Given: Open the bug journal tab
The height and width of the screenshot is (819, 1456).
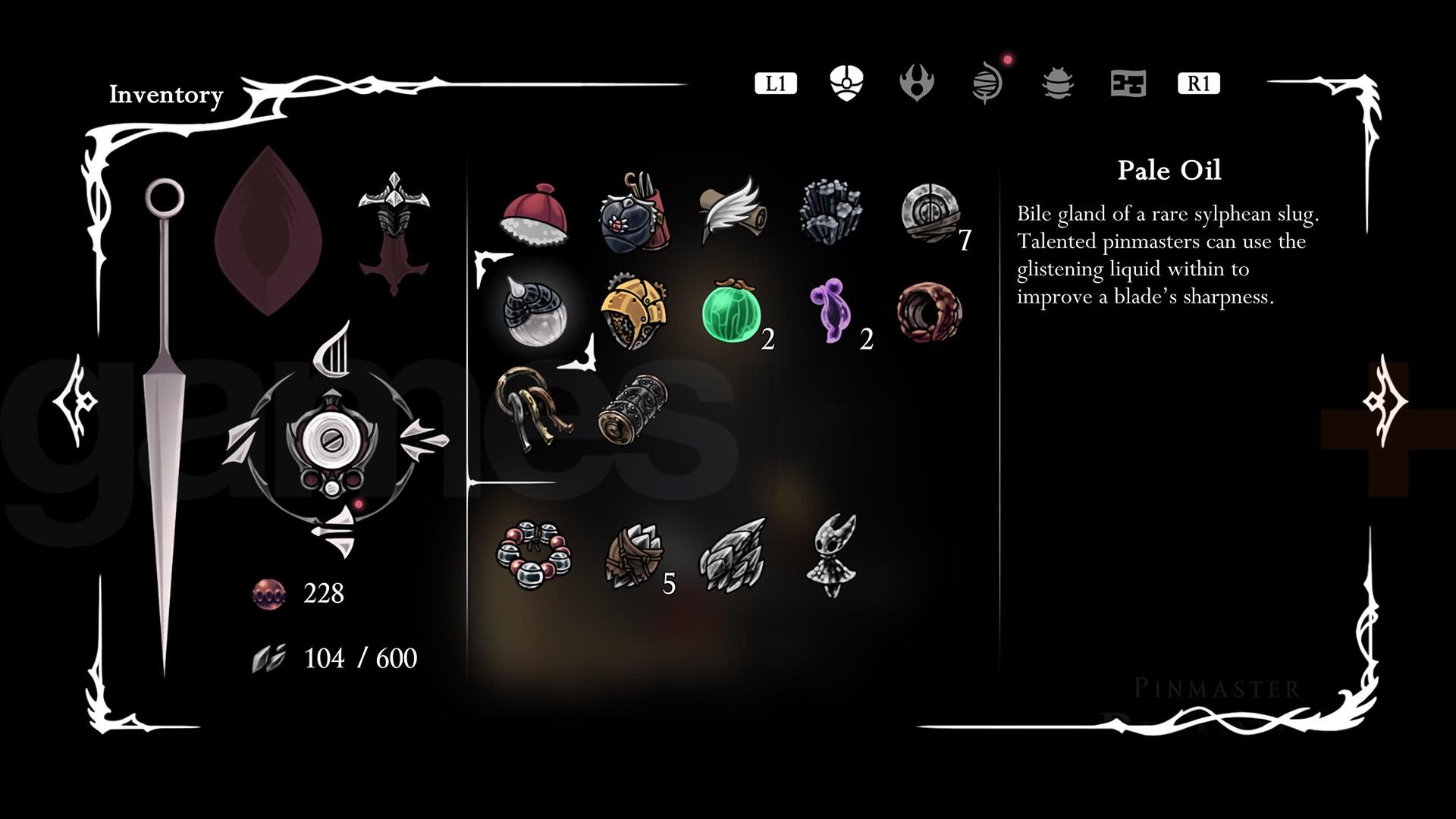Looking at the screenshot, I should click(x=1058, y=83).
